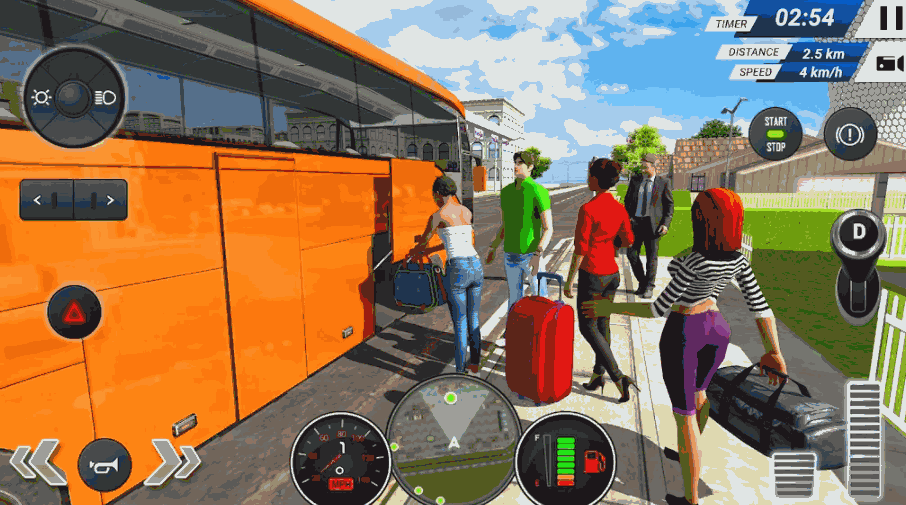Turn on the hazard warning triangle
The width and height of the screenshot is (906, 505).
coord(74,313)
